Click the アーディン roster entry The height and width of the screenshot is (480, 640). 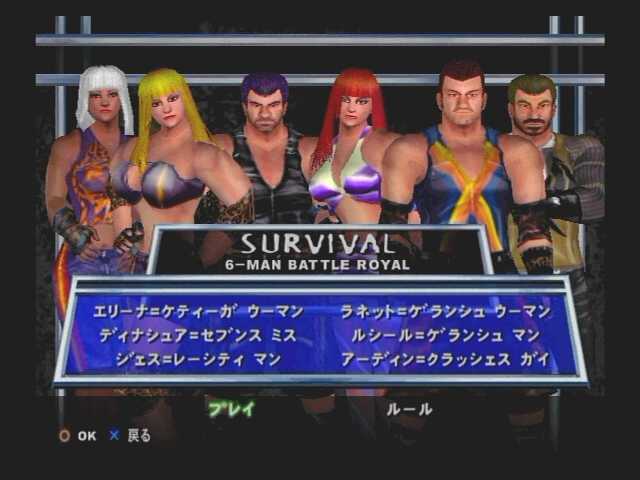444,358
